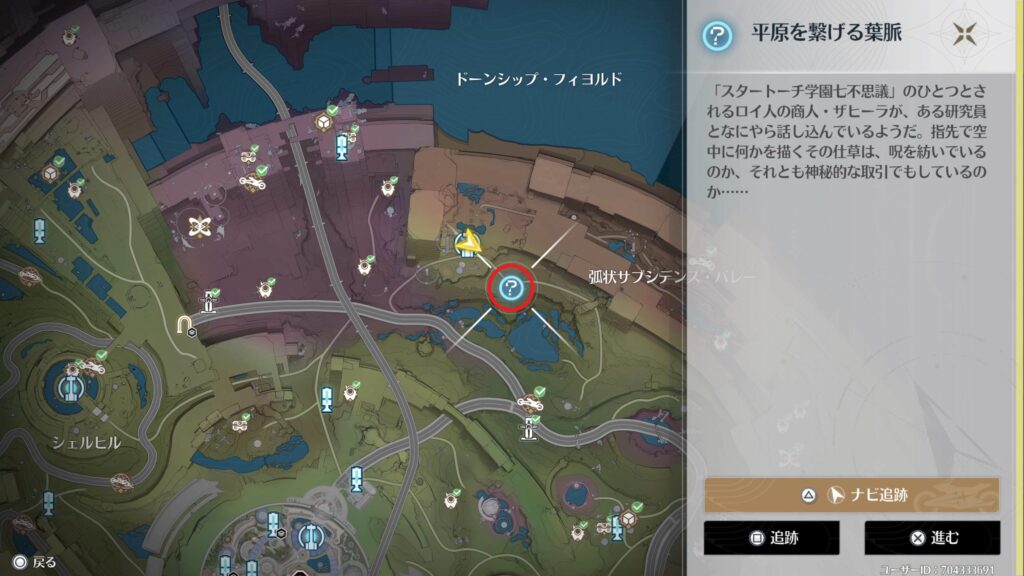1024x576 pixels.
Task: Start navigation tracking with ナビ追跡
Action: [x=851, y=495]
